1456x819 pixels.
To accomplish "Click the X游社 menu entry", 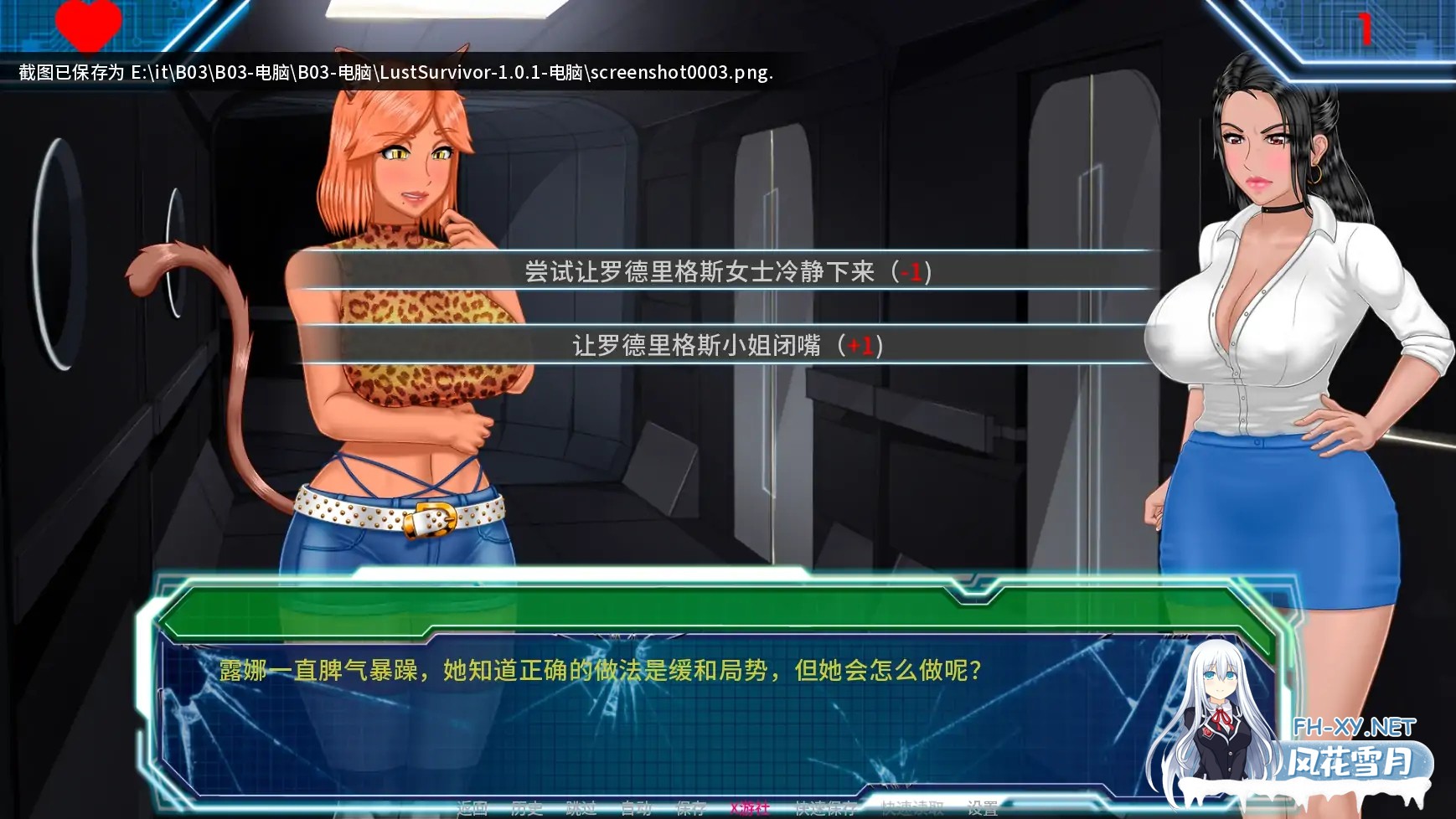I will point(748,809).
